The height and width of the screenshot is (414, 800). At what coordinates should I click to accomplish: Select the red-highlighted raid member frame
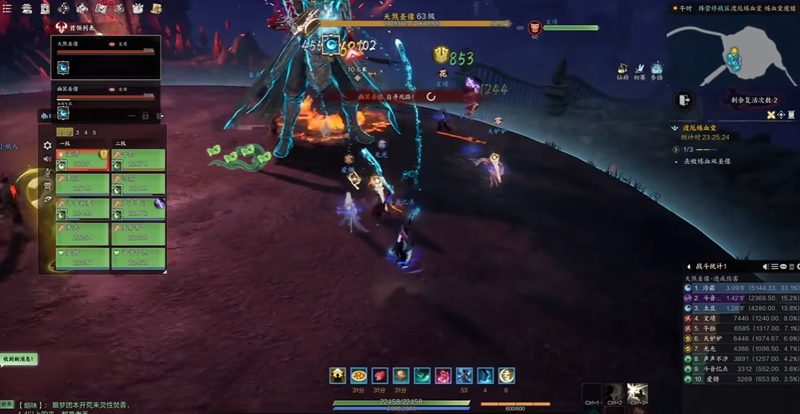click(82, 160)
